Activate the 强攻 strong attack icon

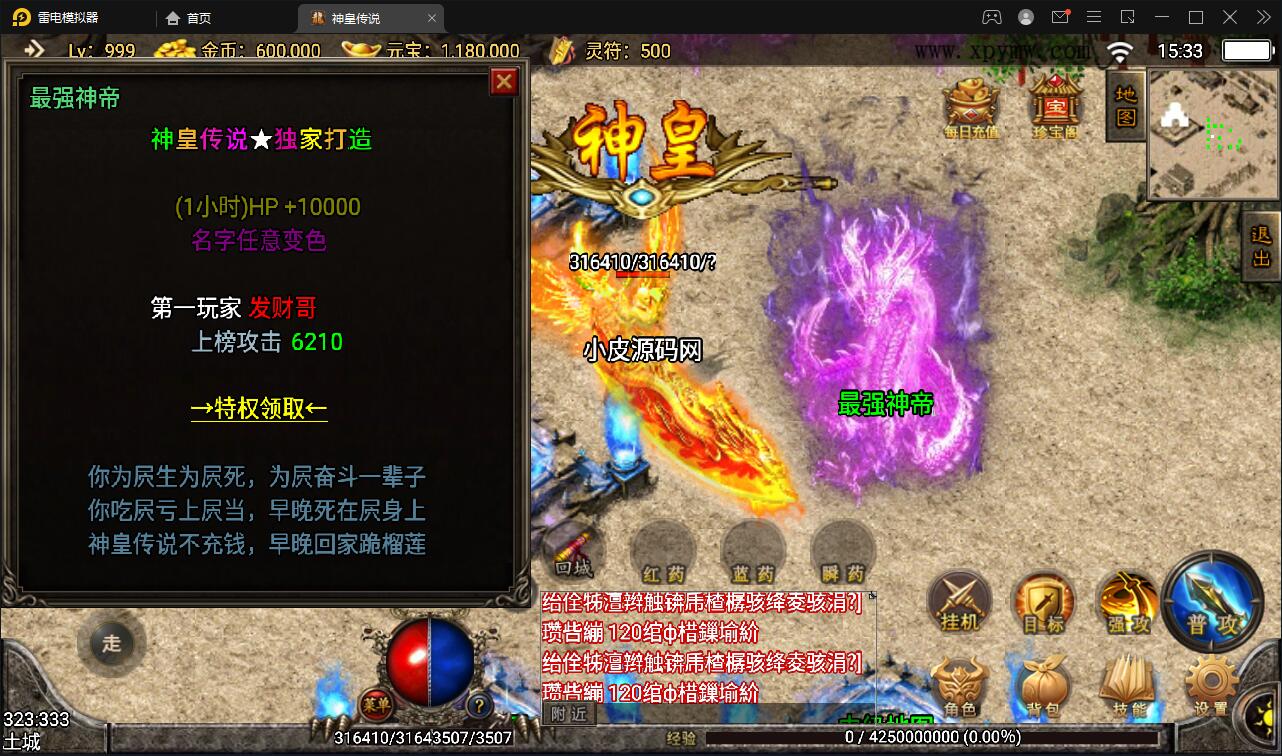pos(1127,602)
